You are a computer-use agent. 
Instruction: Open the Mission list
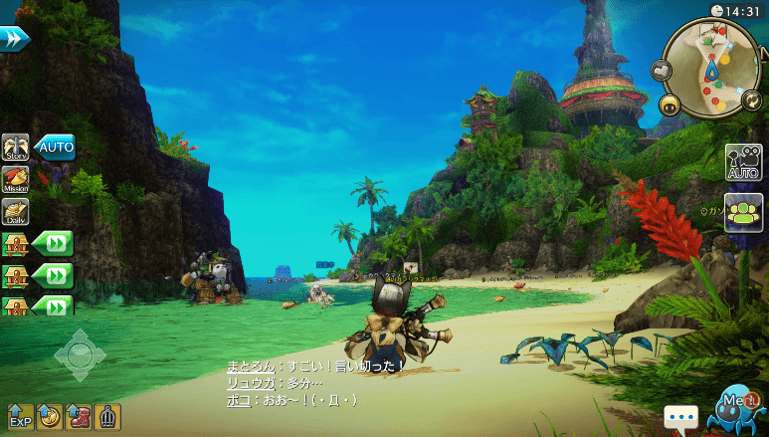tap(15, 180)
